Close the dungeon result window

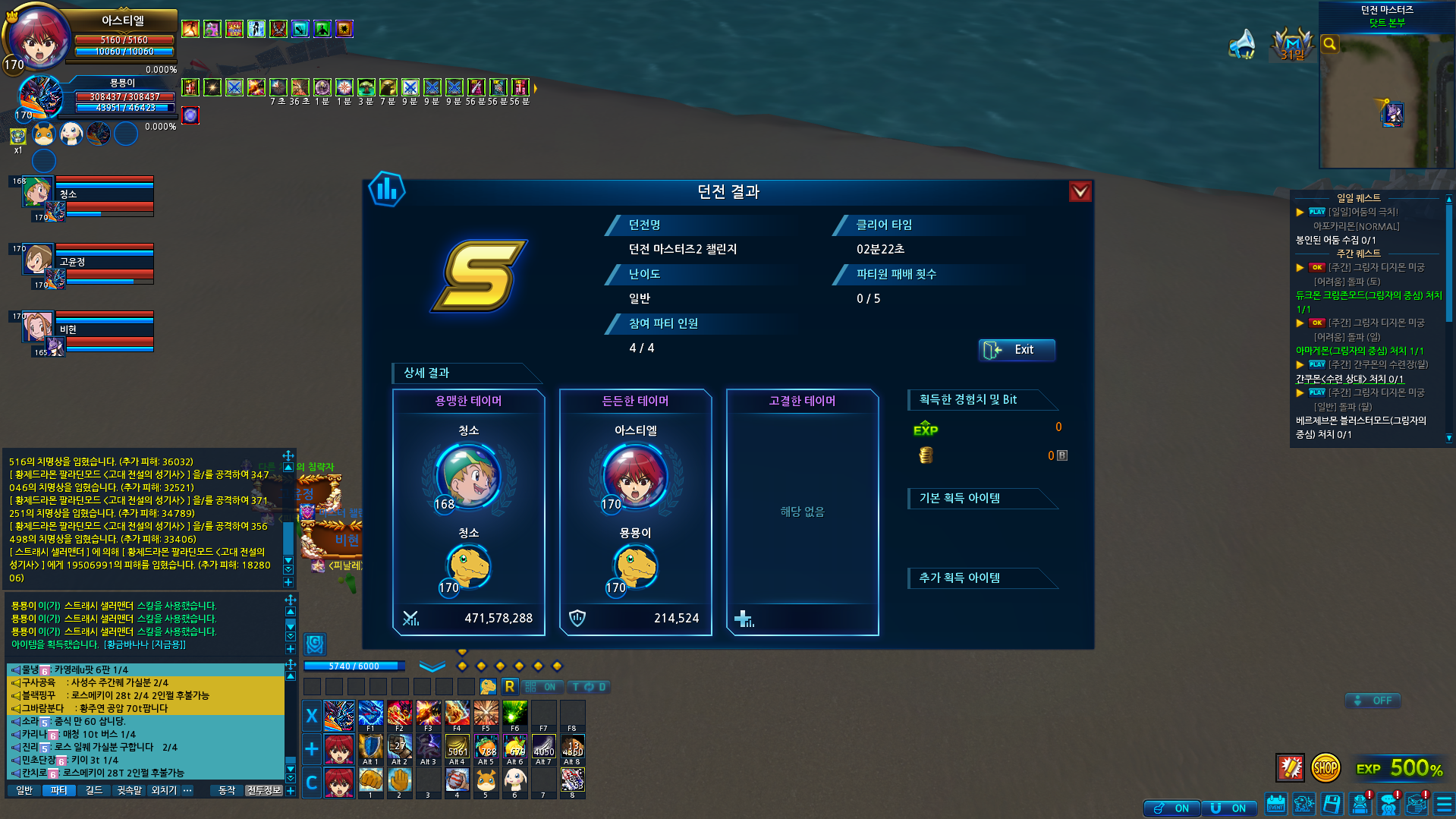[x=1080, y=191]
